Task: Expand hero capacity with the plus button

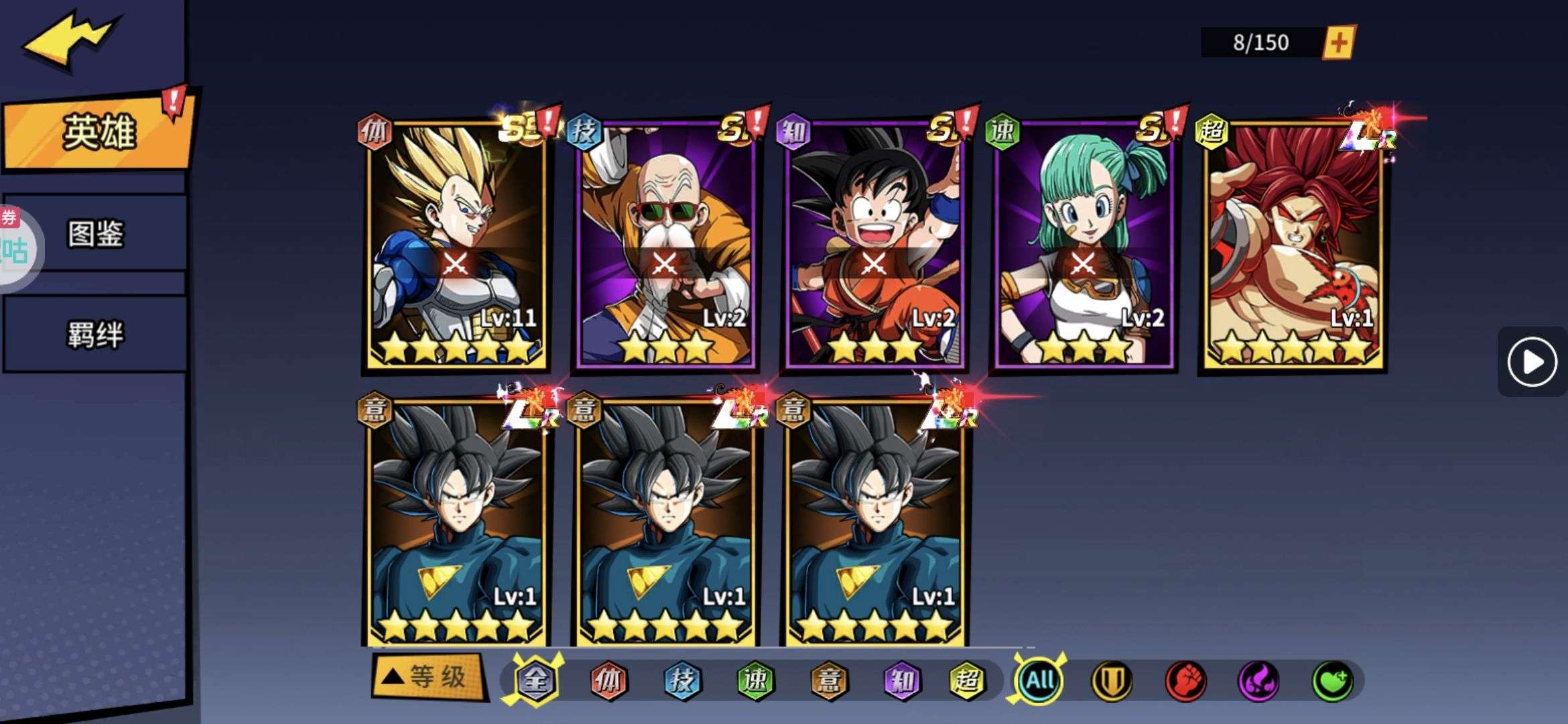Action: click(1338, 43)
